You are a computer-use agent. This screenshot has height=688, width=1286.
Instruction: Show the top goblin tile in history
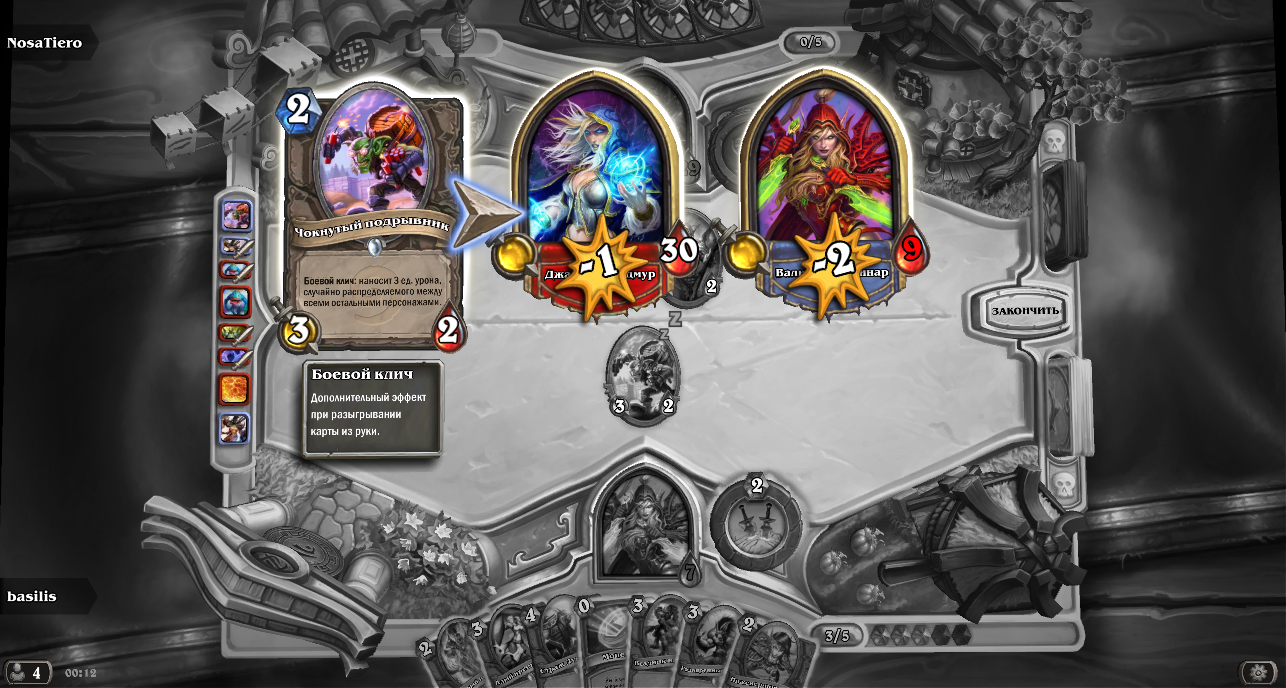[236, 215]
